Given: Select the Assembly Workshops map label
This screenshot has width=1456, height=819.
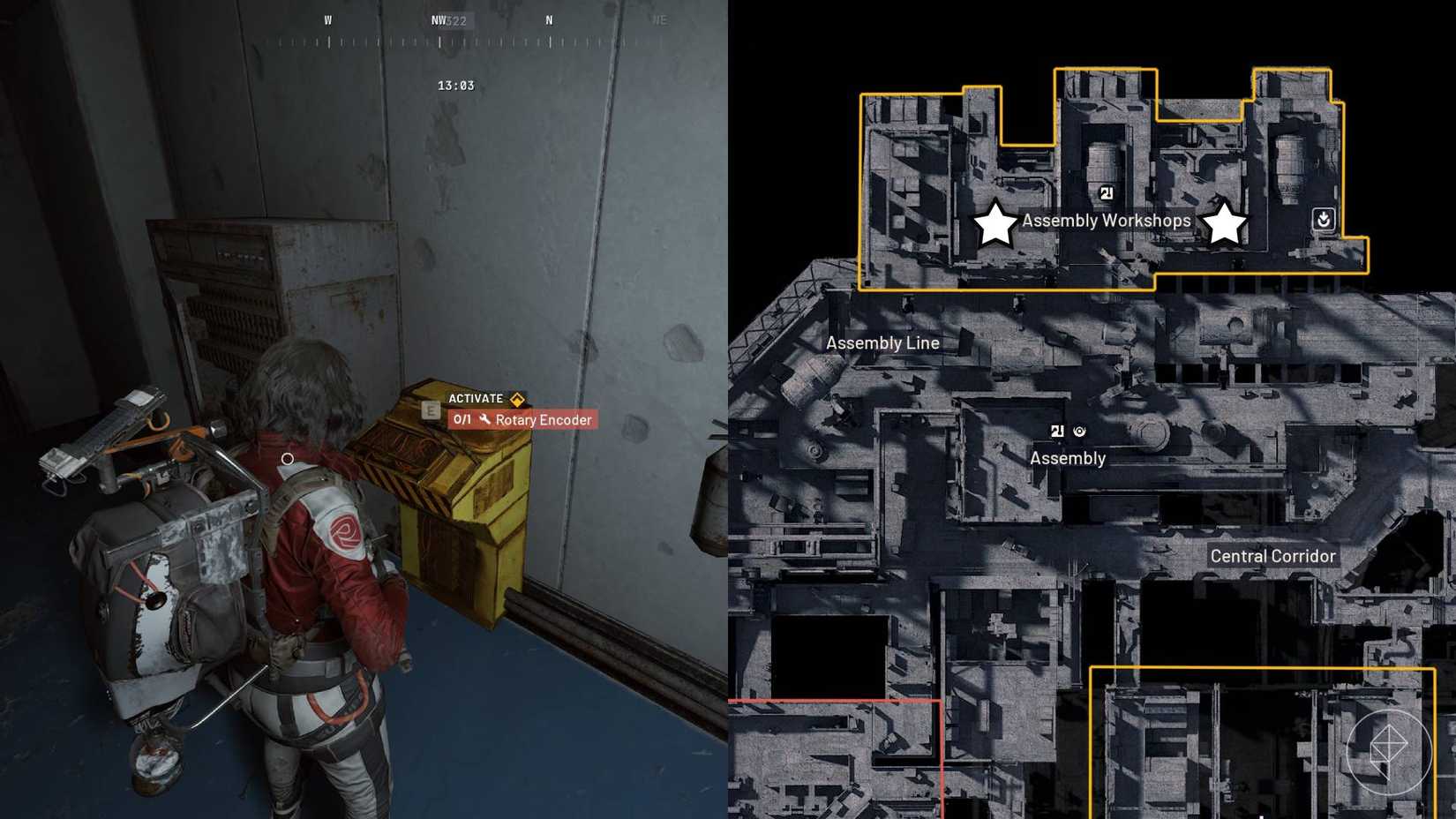Looking at the screenshot, I should coord(1106,221).
